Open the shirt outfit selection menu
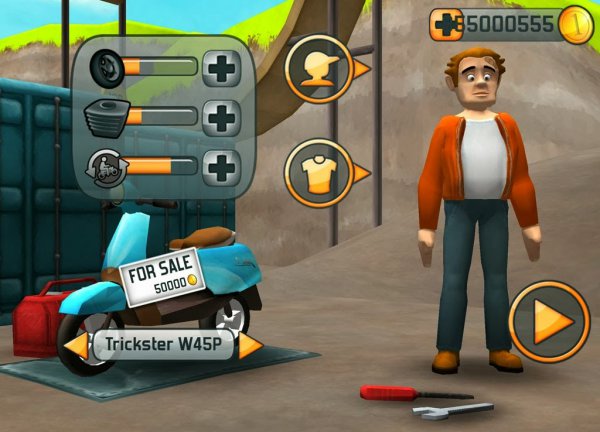Screen dimensions: 600x432 319,173
